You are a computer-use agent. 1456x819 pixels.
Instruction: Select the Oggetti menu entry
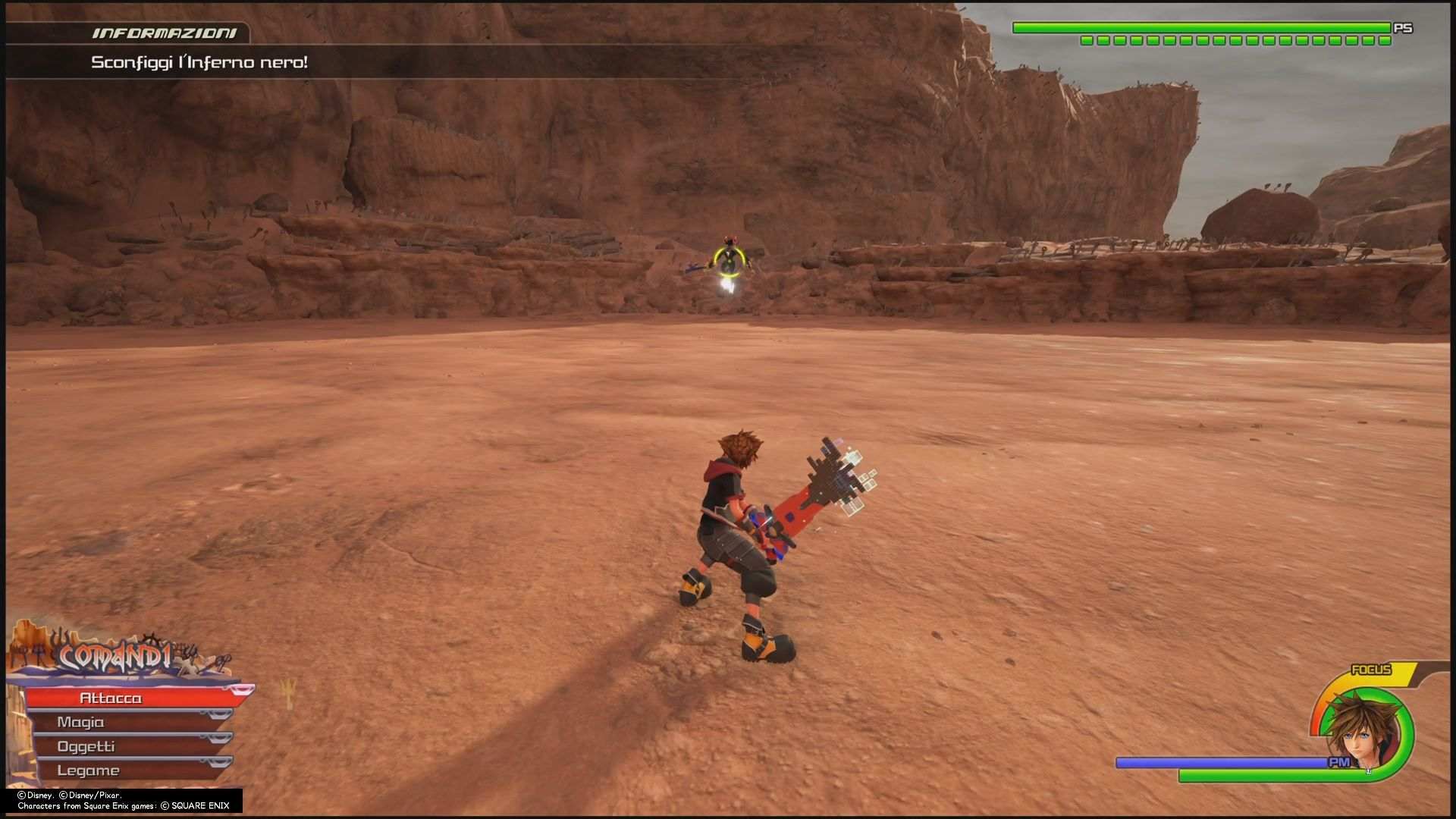click(x=85, y=746)
